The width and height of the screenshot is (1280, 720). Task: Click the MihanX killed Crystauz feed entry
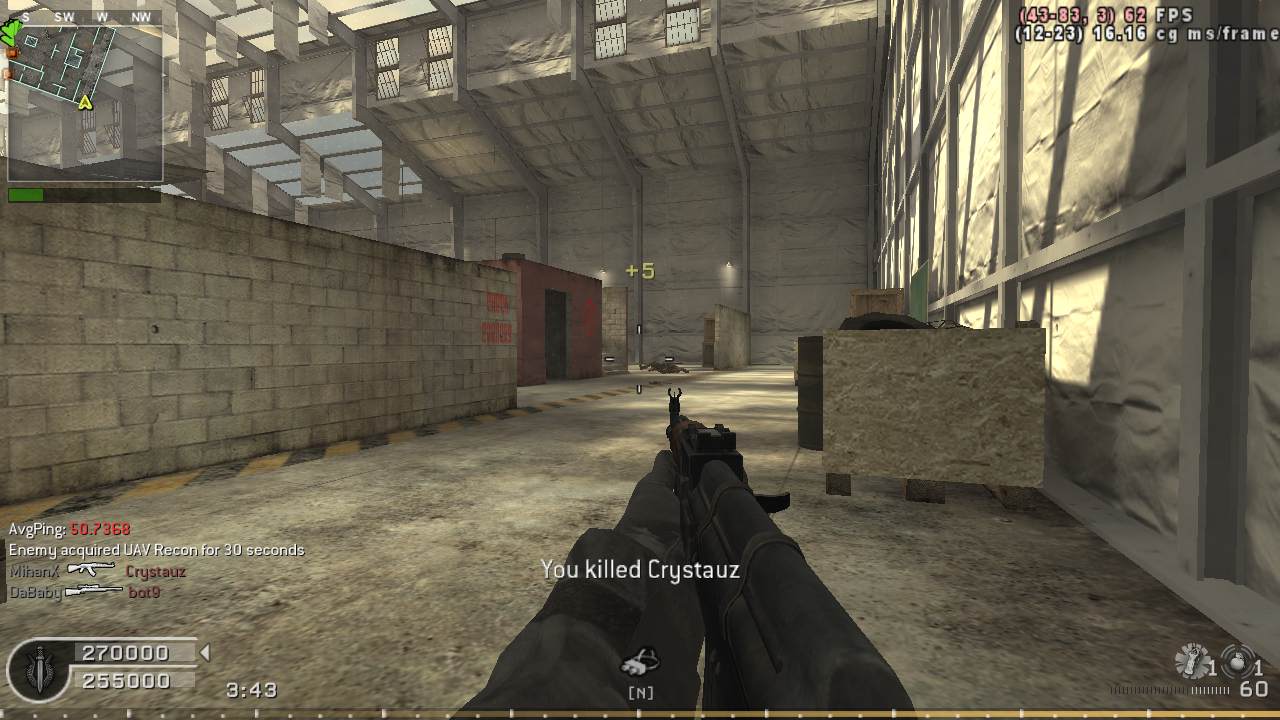97,572
